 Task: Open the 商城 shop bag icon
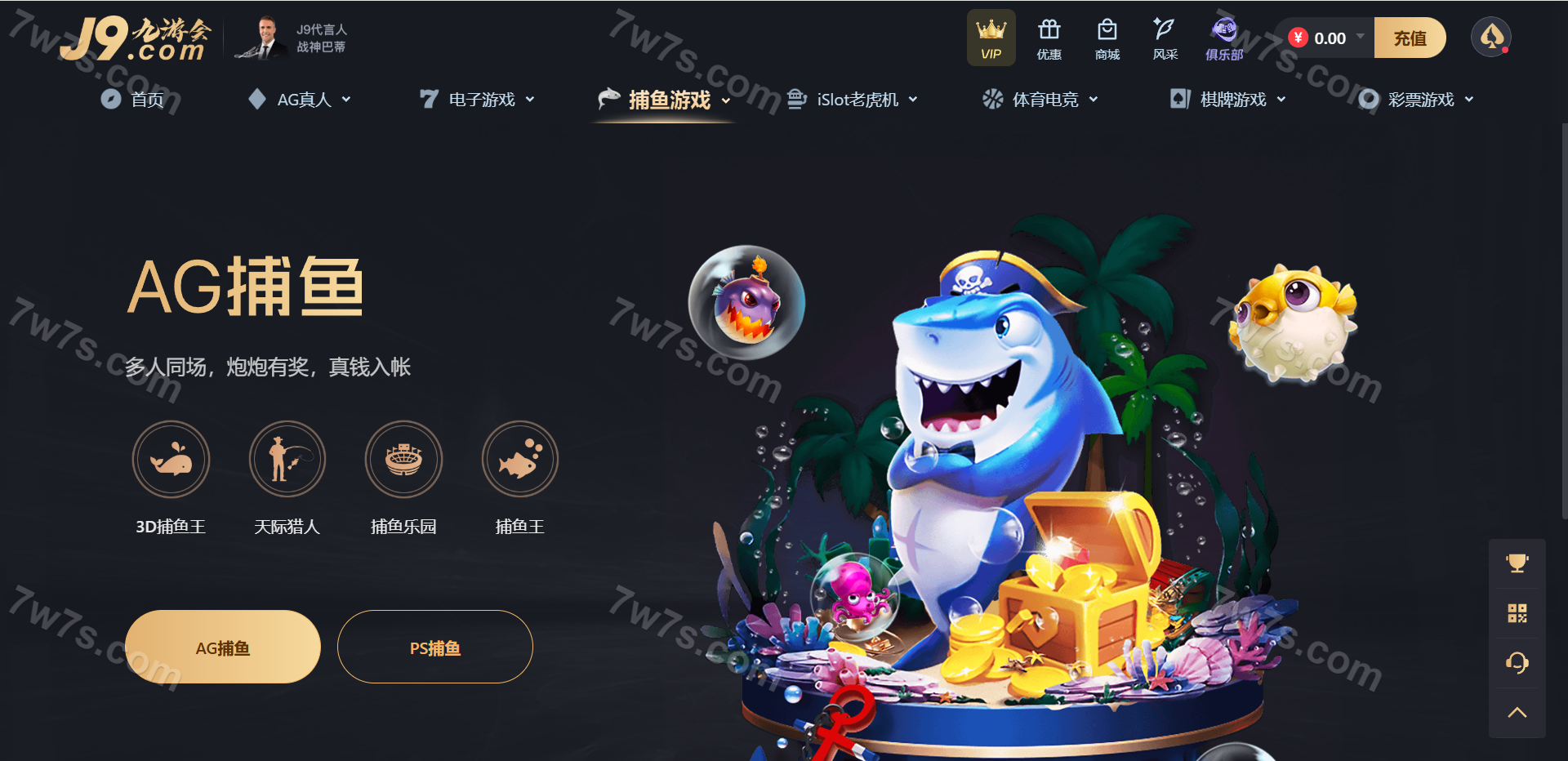click(1107, 38)
